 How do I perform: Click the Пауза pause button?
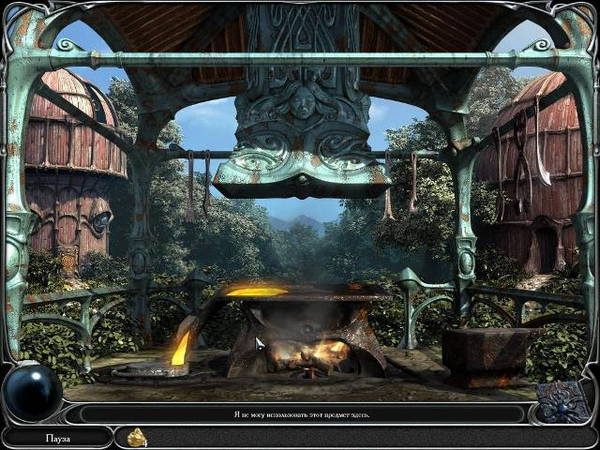pyautogui.click(x=57, y=437)
